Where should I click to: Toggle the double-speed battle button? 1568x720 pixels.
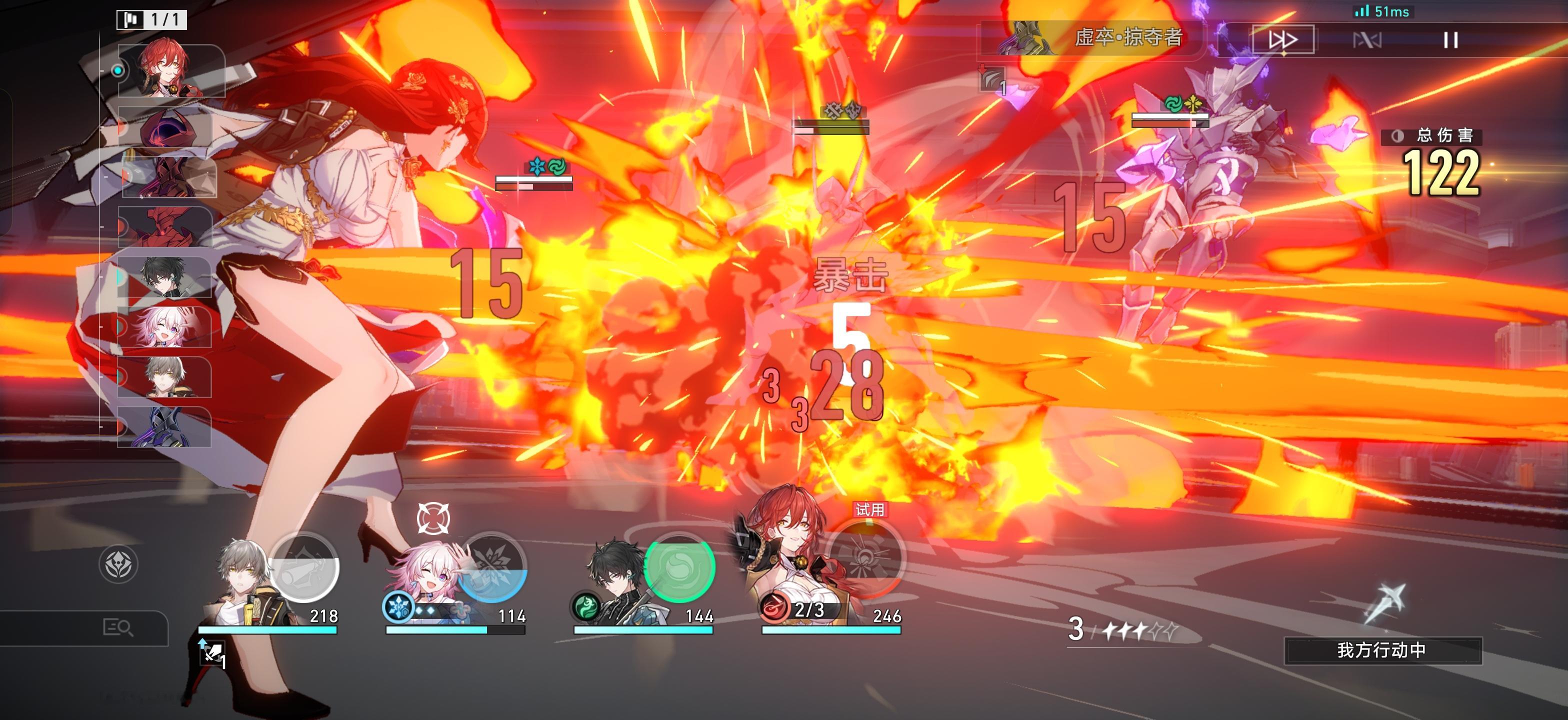[1283, 40]
